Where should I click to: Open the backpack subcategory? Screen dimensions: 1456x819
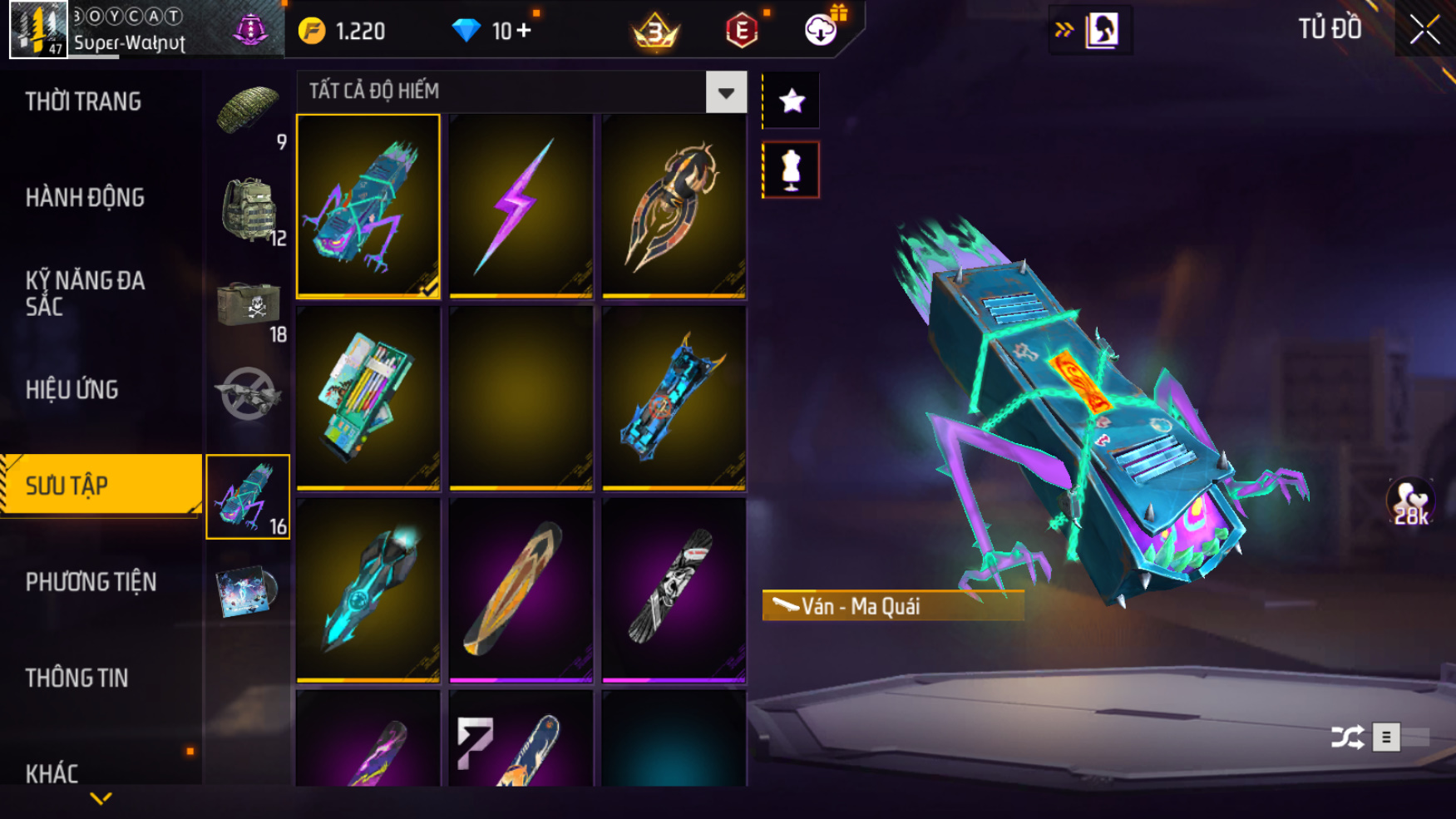pos(249,209)
